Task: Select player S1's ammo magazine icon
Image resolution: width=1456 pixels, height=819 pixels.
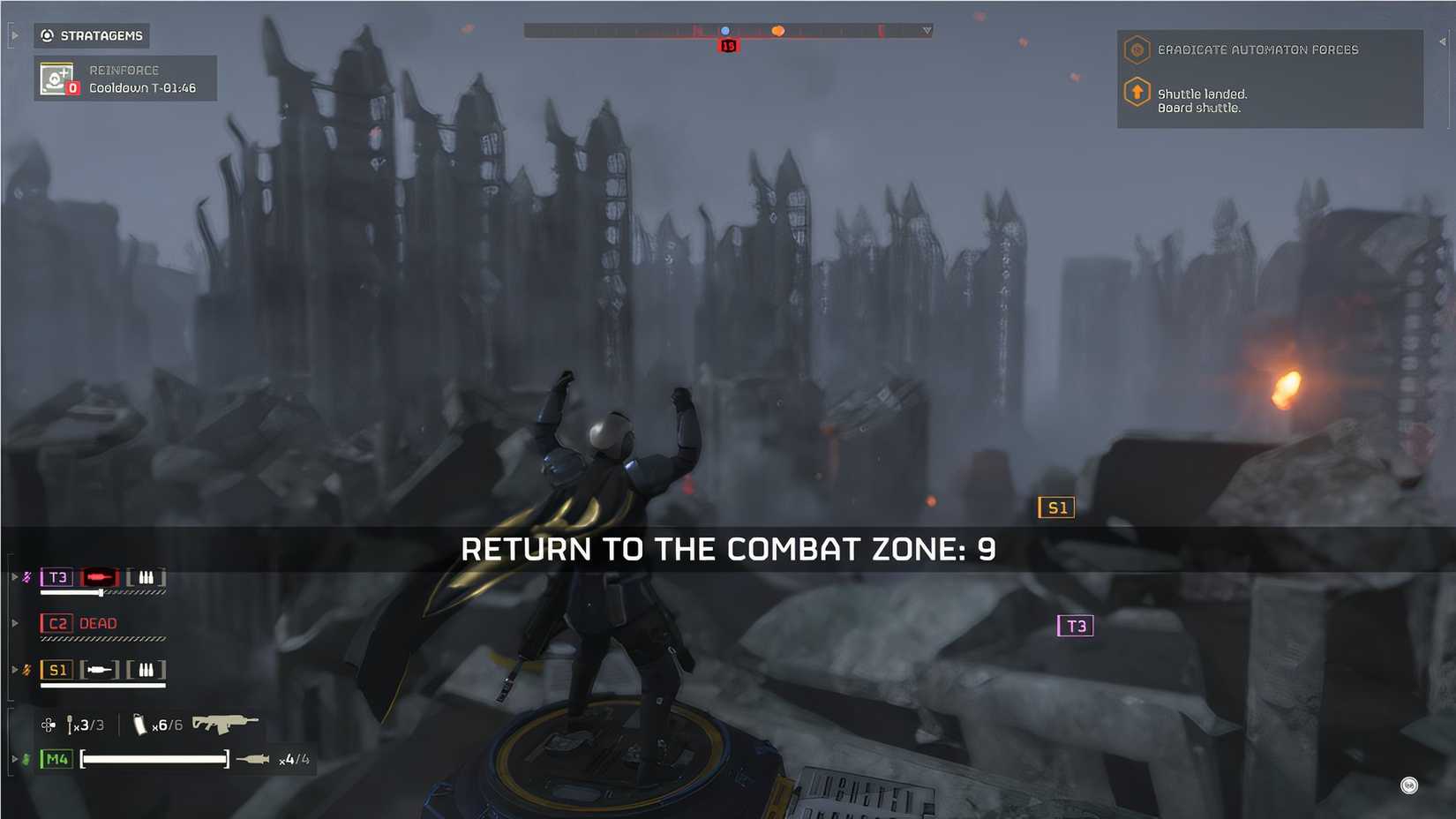Action: pyautogui.click(x=145, y=669)
